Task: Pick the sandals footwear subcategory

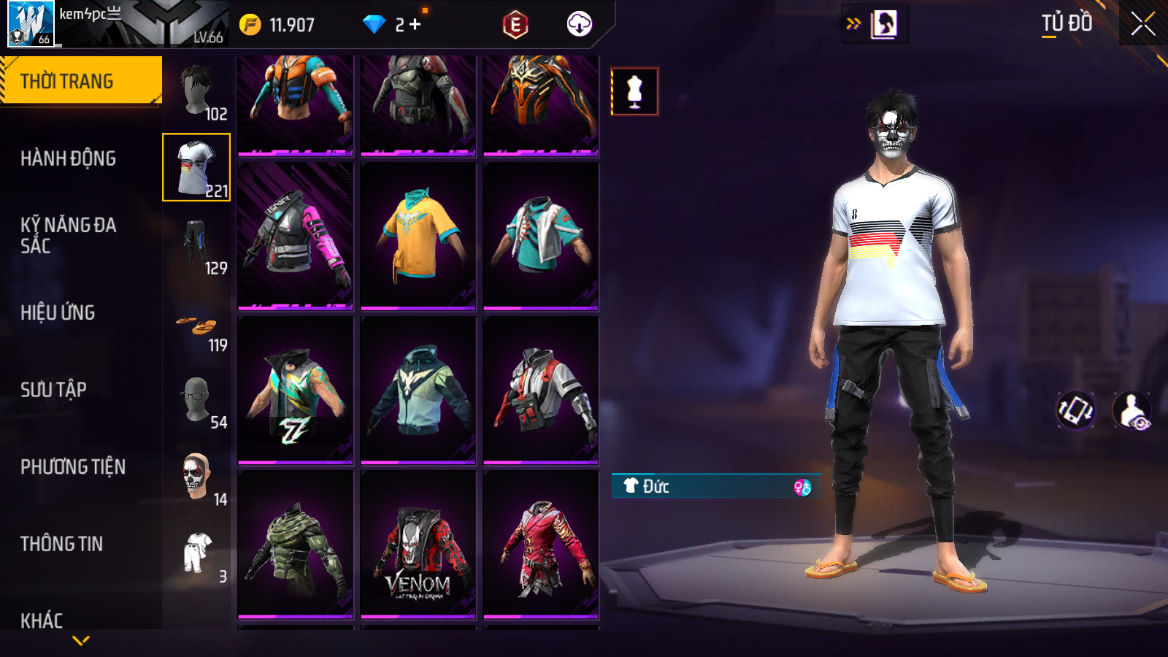Action: click(197, 324)
